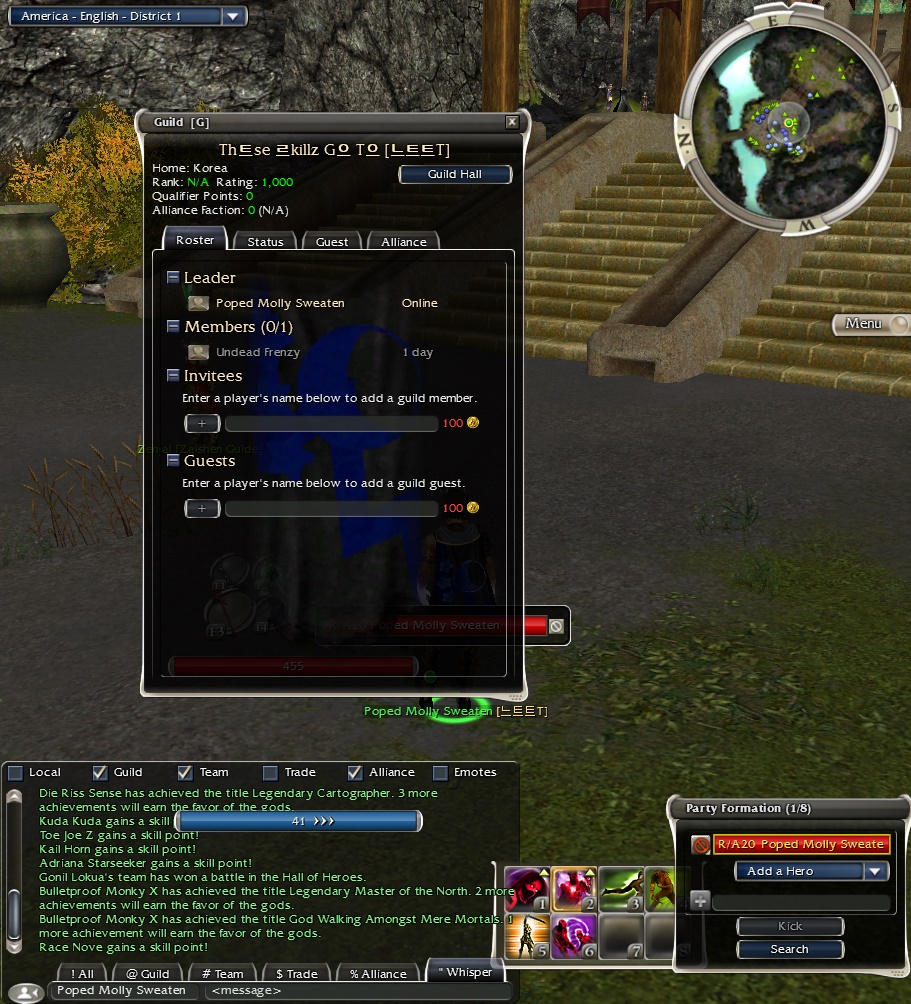Toggle the Local chat checkbox
This screenshot has height=1004, width=911.
click(x=16, y=772)
